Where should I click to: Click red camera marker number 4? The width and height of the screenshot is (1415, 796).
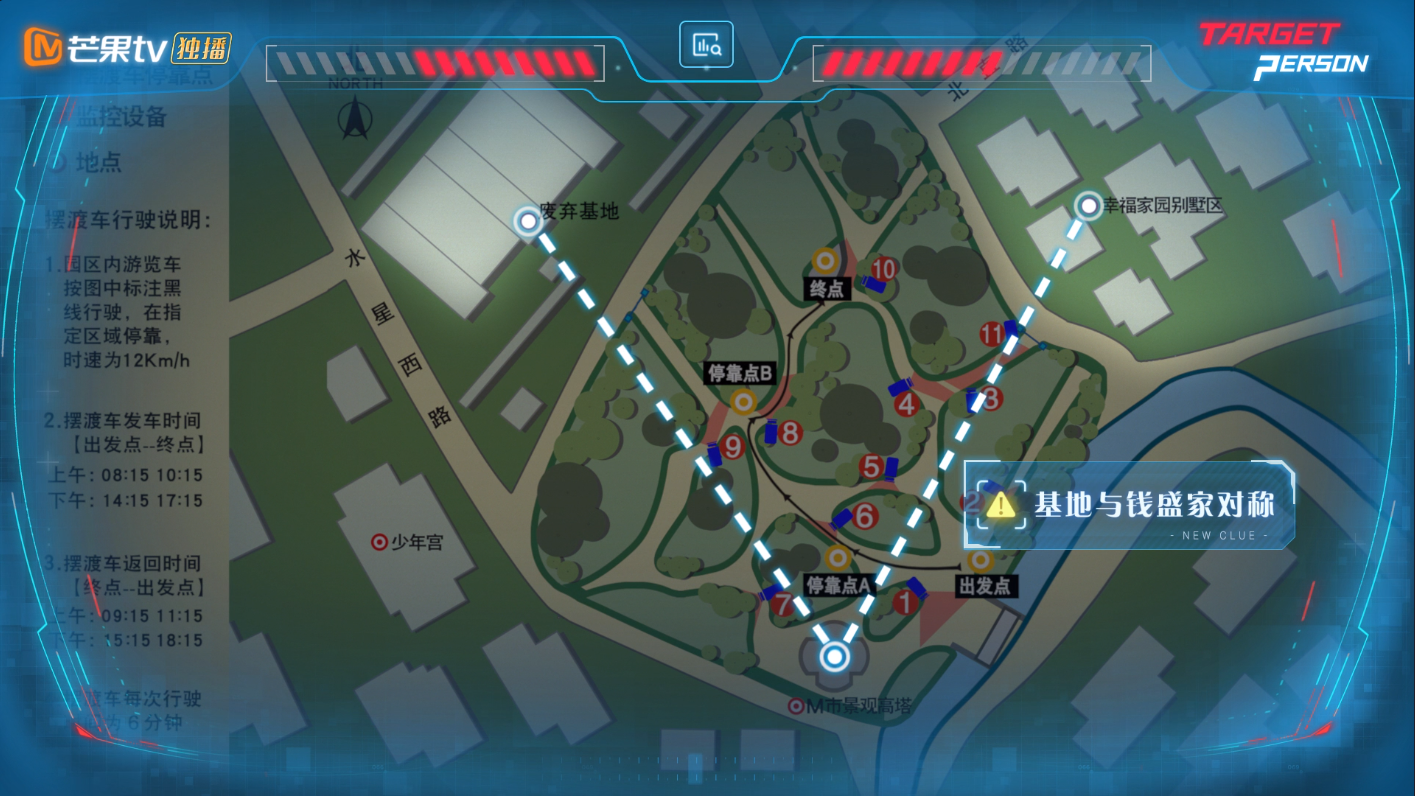click(907, 404)
